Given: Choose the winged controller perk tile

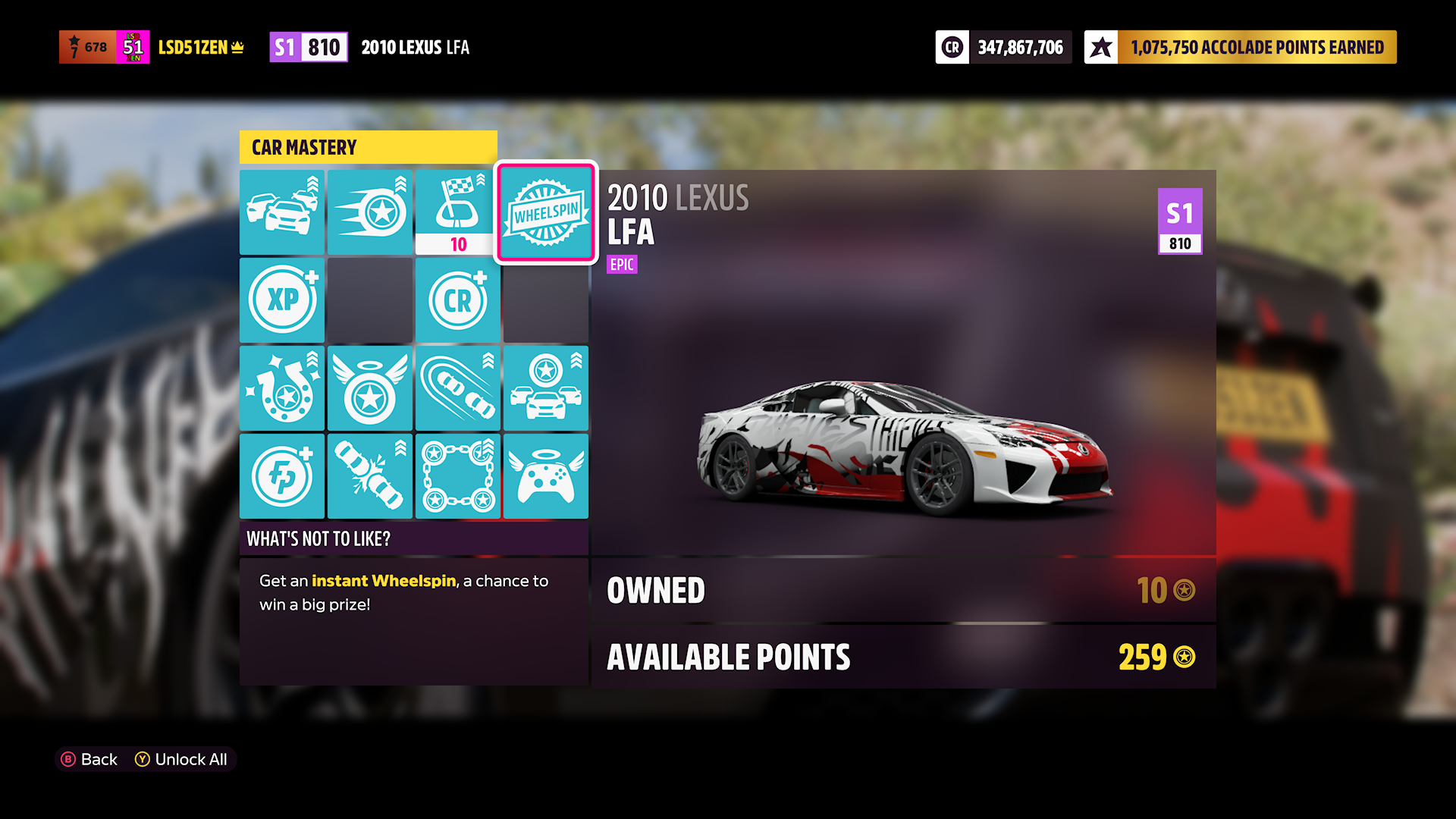Looking at the screenshot, I should click(545, 476).
